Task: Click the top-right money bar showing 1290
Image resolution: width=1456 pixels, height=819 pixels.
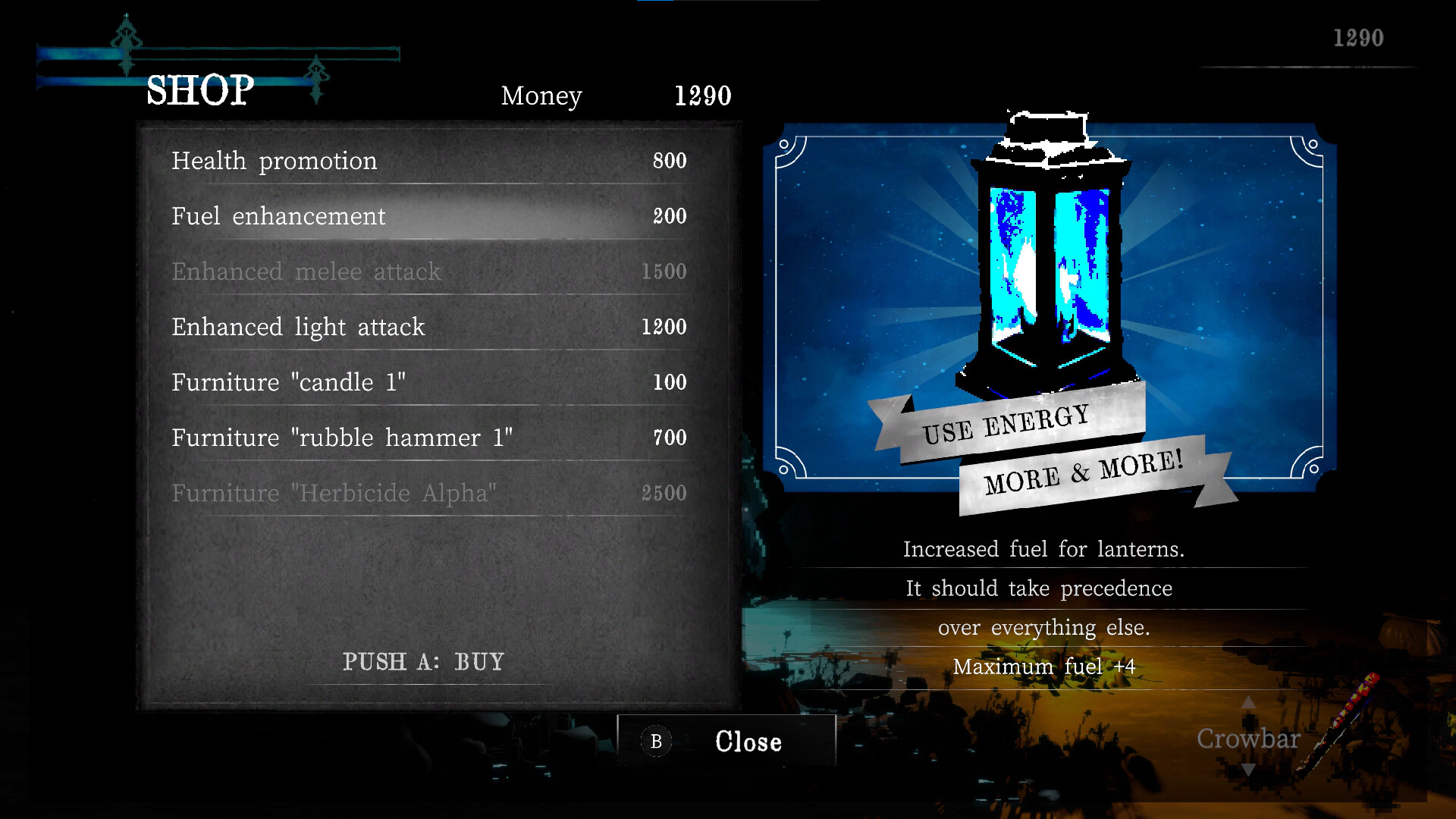Action: tap(1357, 38)
